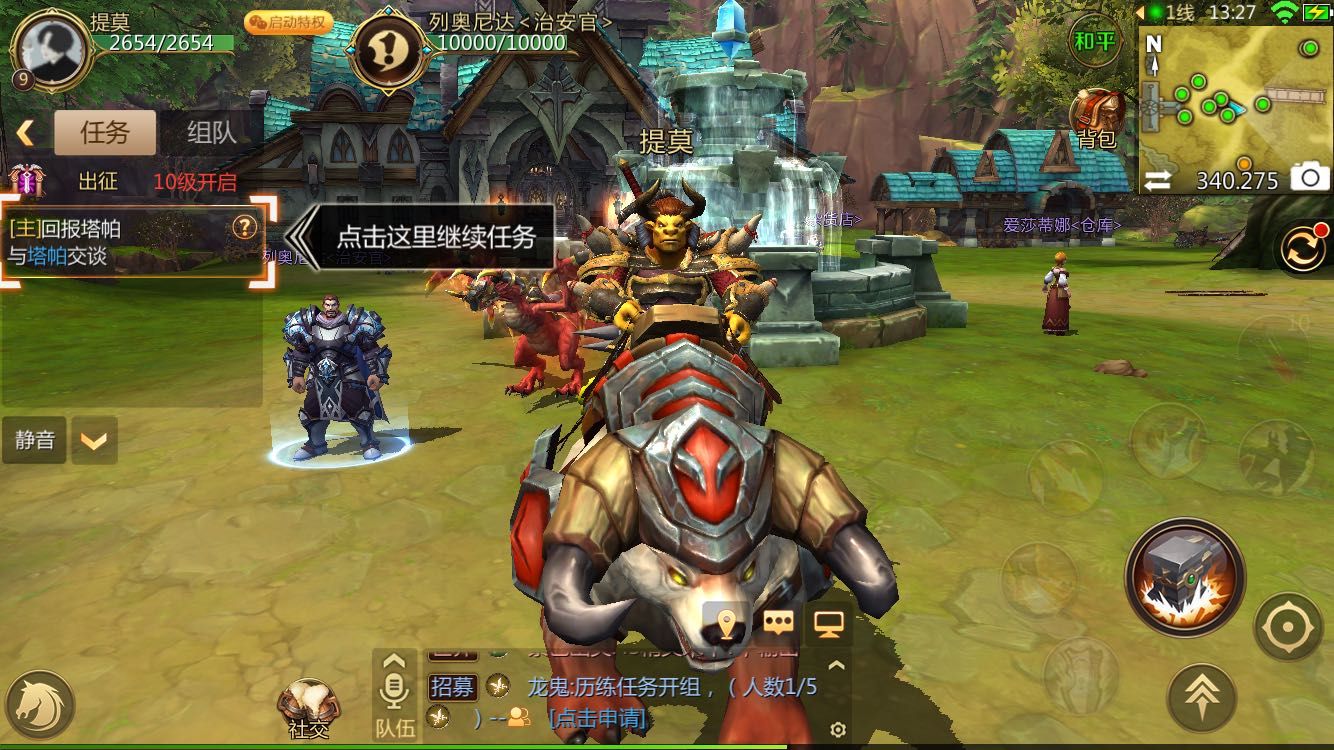Switch to the 组队 tab
Screen dimensions: 1334x750
click(x=210, y=131)
